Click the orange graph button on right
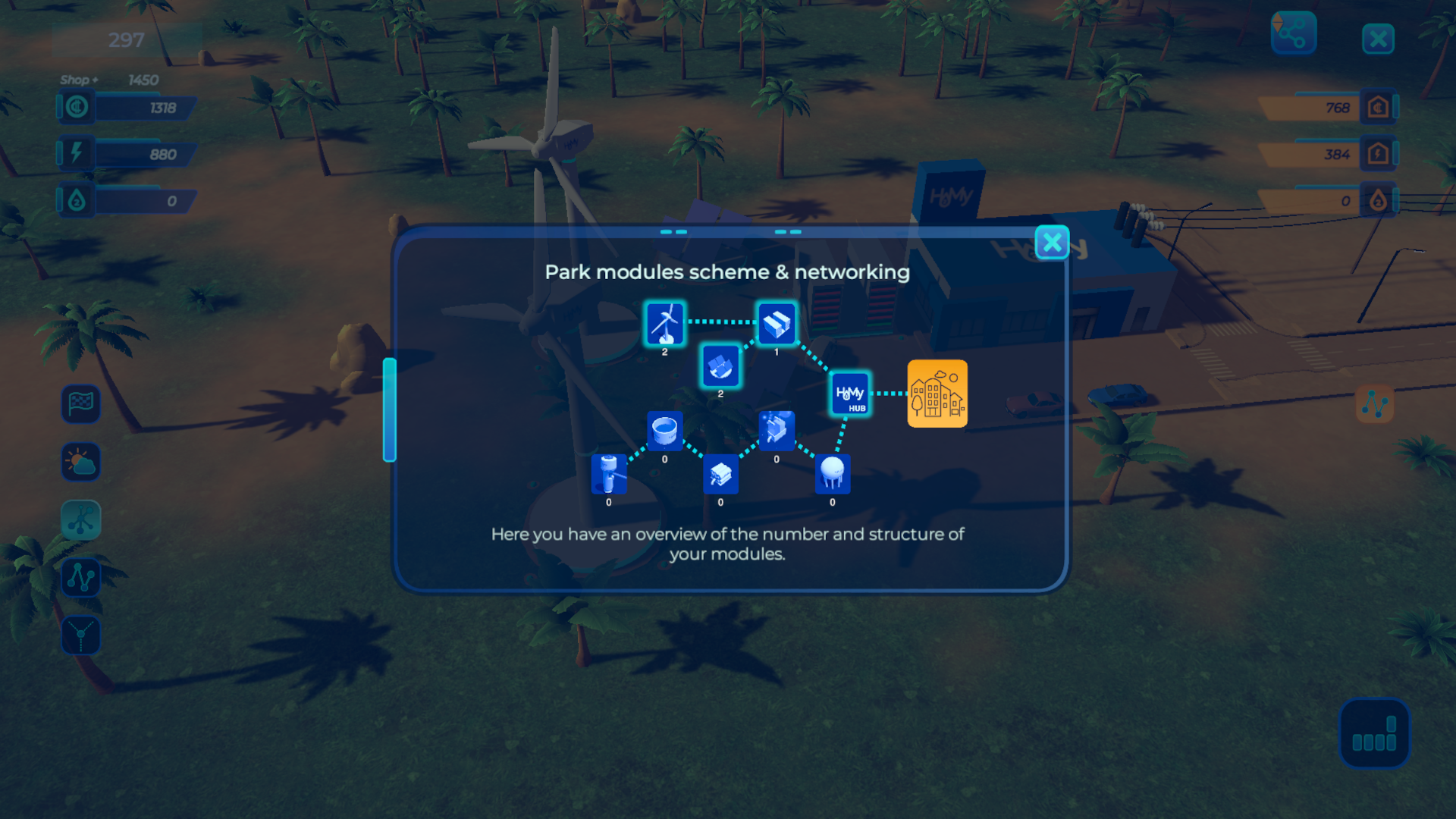 click(1374, 404)
